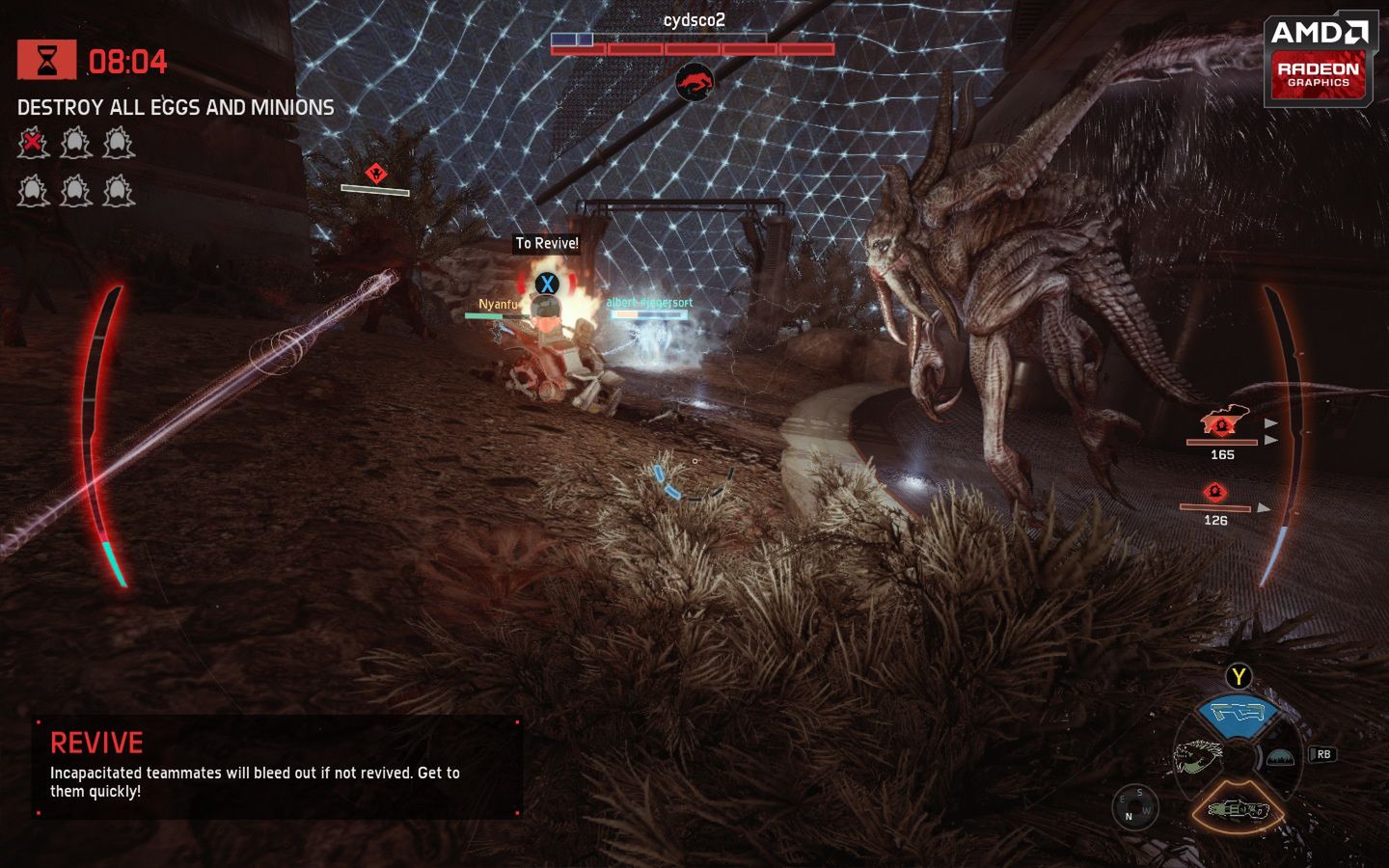Click the mobile arena dome icon beside RB

(x=1281, y=758)
